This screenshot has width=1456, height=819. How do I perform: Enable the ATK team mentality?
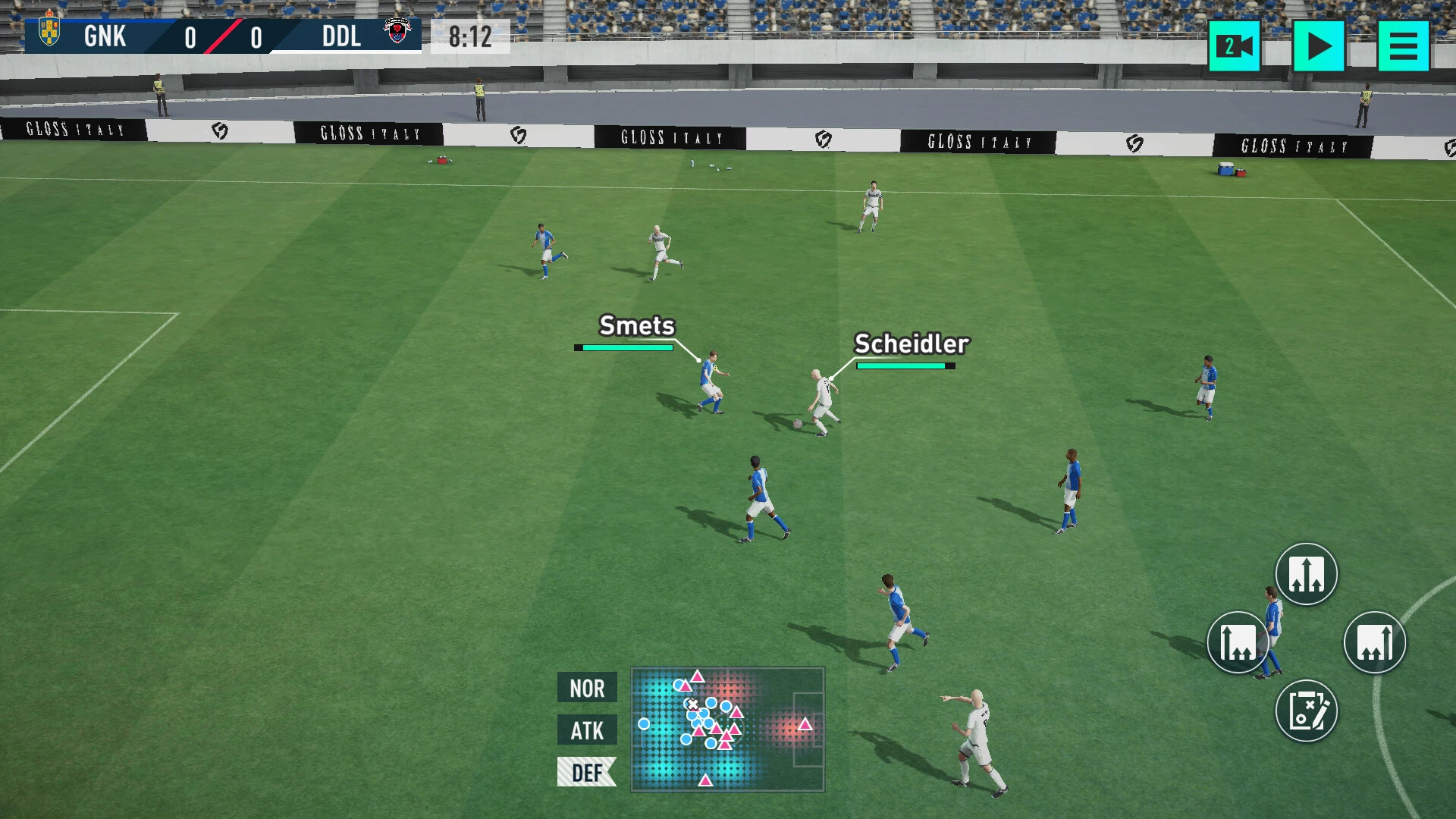point(586,730)
